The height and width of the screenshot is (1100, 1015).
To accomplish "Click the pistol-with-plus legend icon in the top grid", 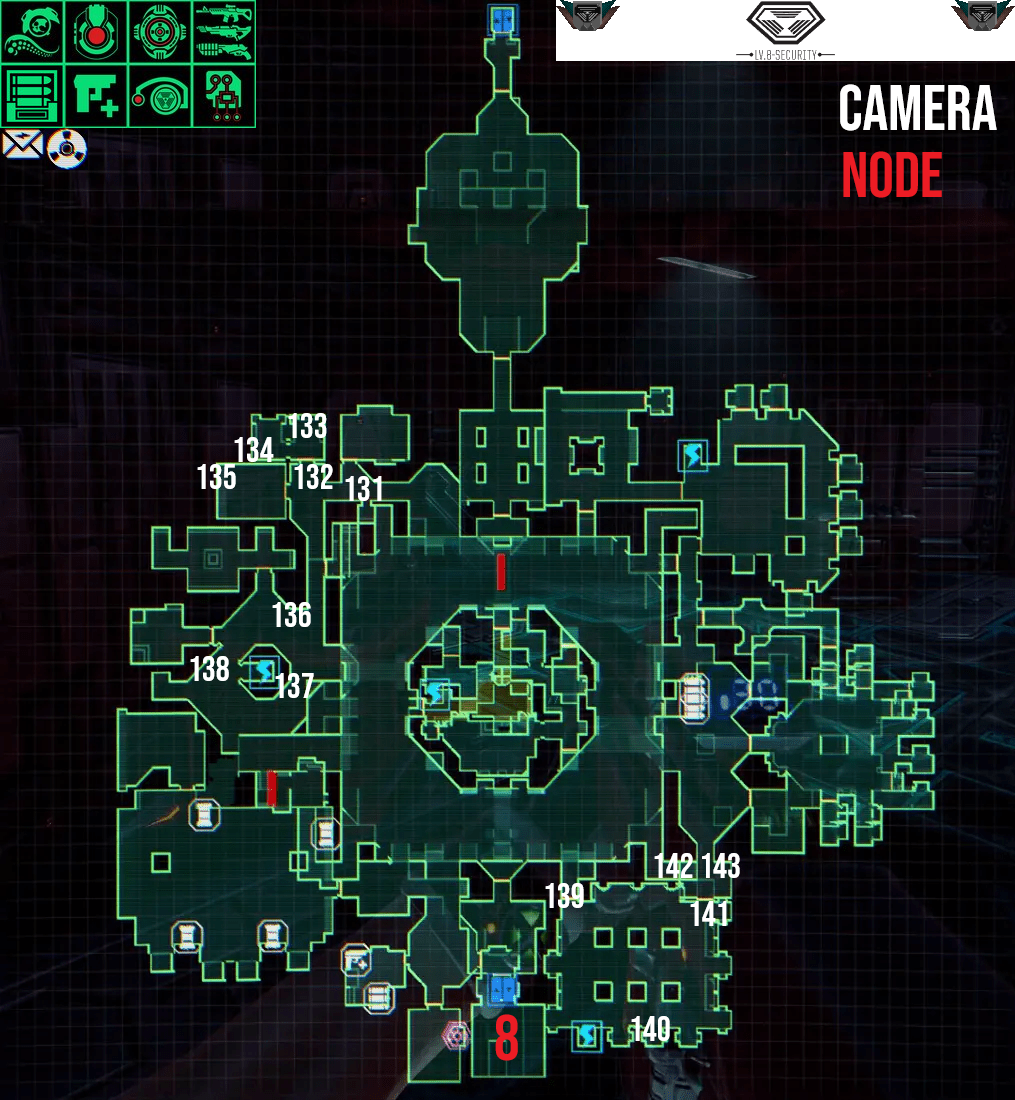I will coord(96,96).
